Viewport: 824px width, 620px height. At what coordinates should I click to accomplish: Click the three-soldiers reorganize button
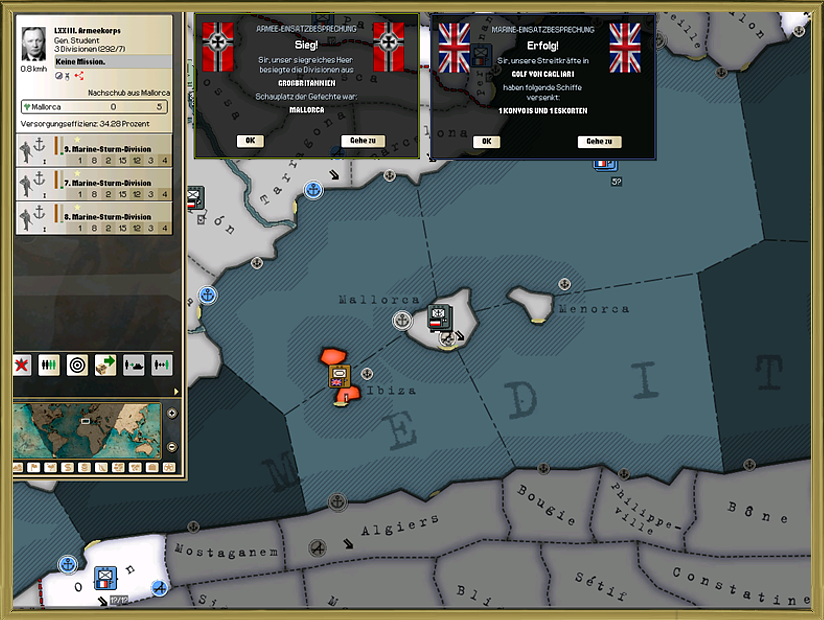click(x=49, y=365)
